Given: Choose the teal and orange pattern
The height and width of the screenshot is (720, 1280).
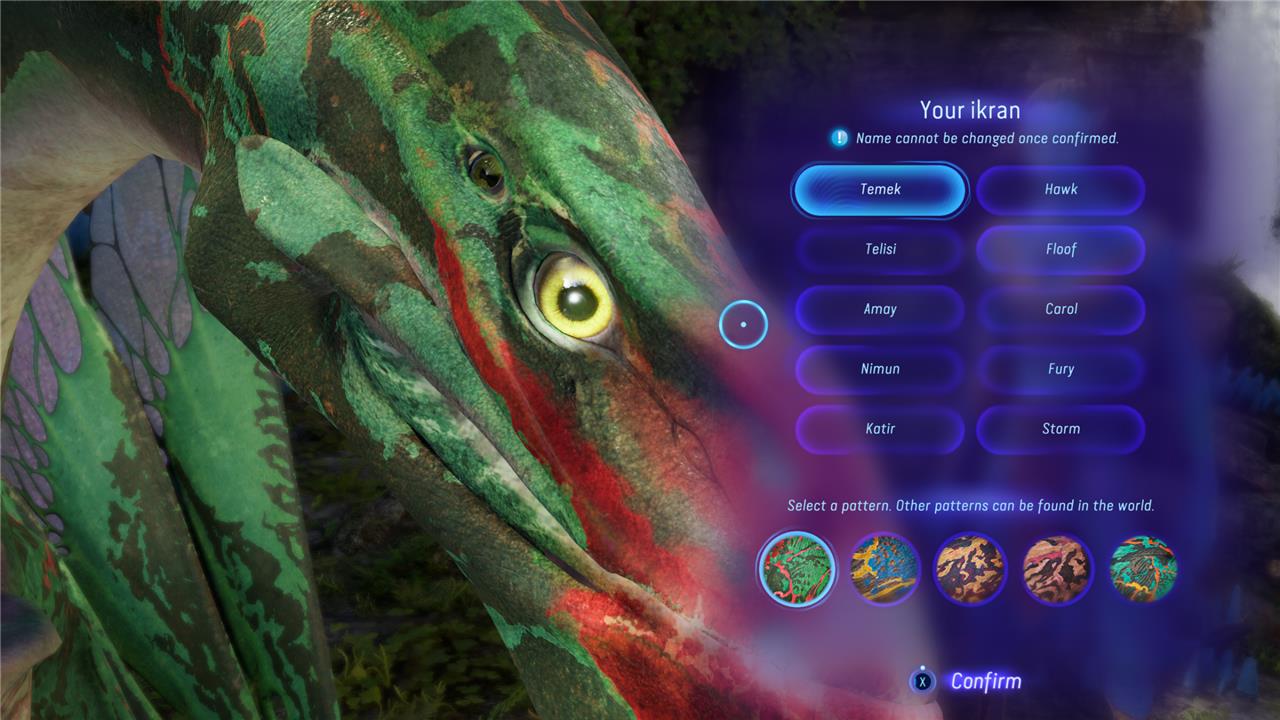Looking at the screenshot, I should tap(1143, 569).
